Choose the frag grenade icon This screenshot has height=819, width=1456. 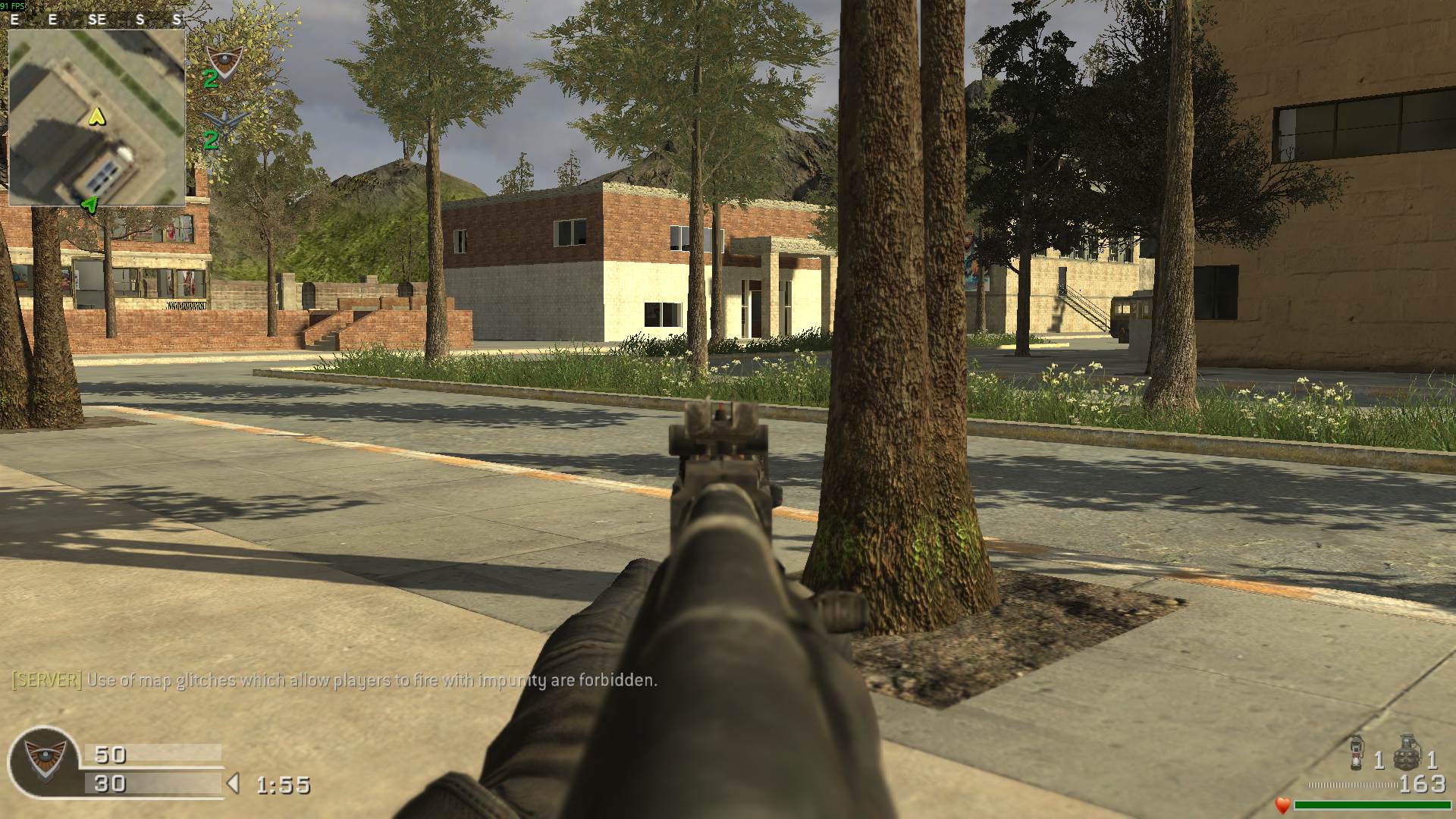tap(1407, 752)
